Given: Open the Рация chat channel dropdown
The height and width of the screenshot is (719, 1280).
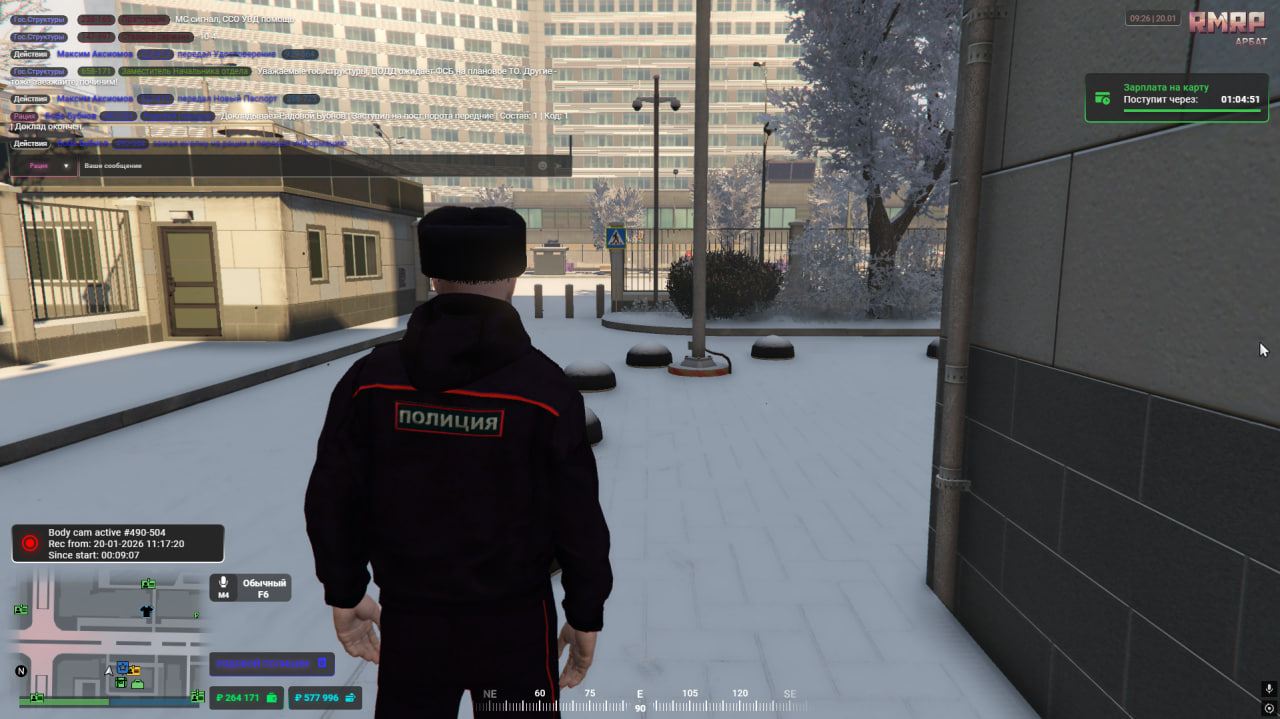Looking at the screenshot, I should [43, 166].
